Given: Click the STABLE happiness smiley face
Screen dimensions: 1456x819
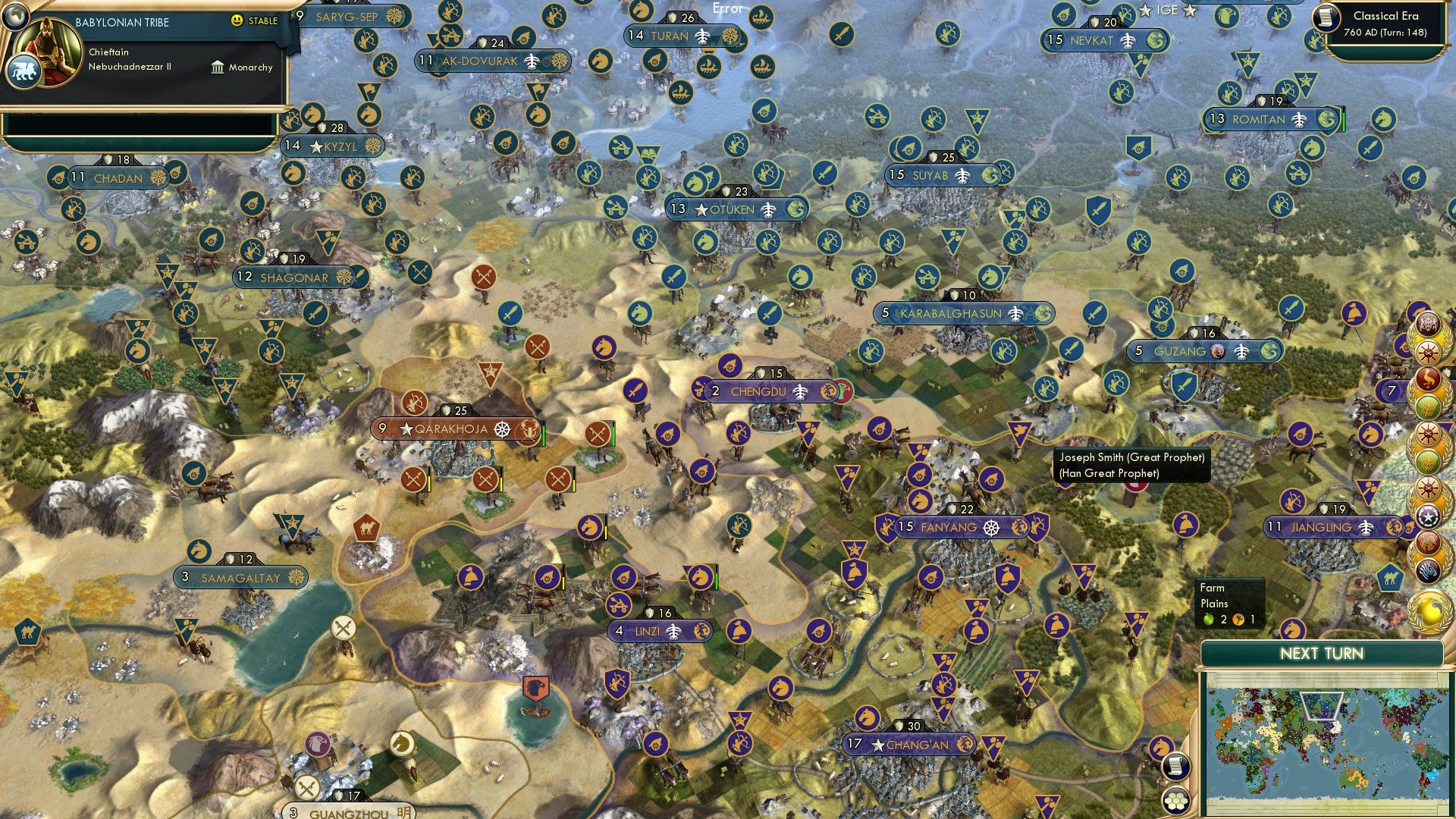Looking at the screenshot, I should [x=237, y=20].
